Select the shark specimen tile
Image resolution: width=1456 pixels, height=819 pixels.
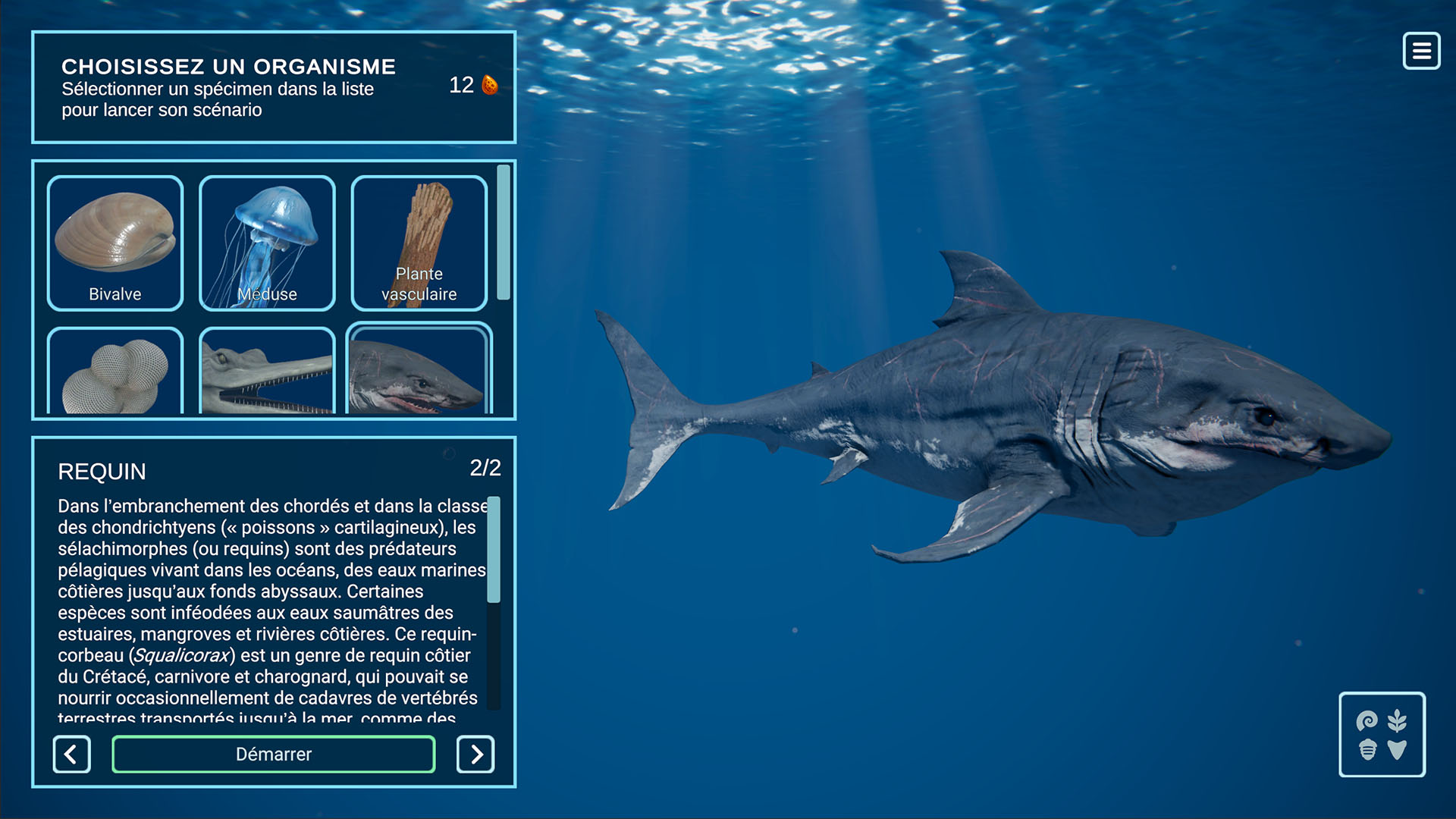click(419, 372)
